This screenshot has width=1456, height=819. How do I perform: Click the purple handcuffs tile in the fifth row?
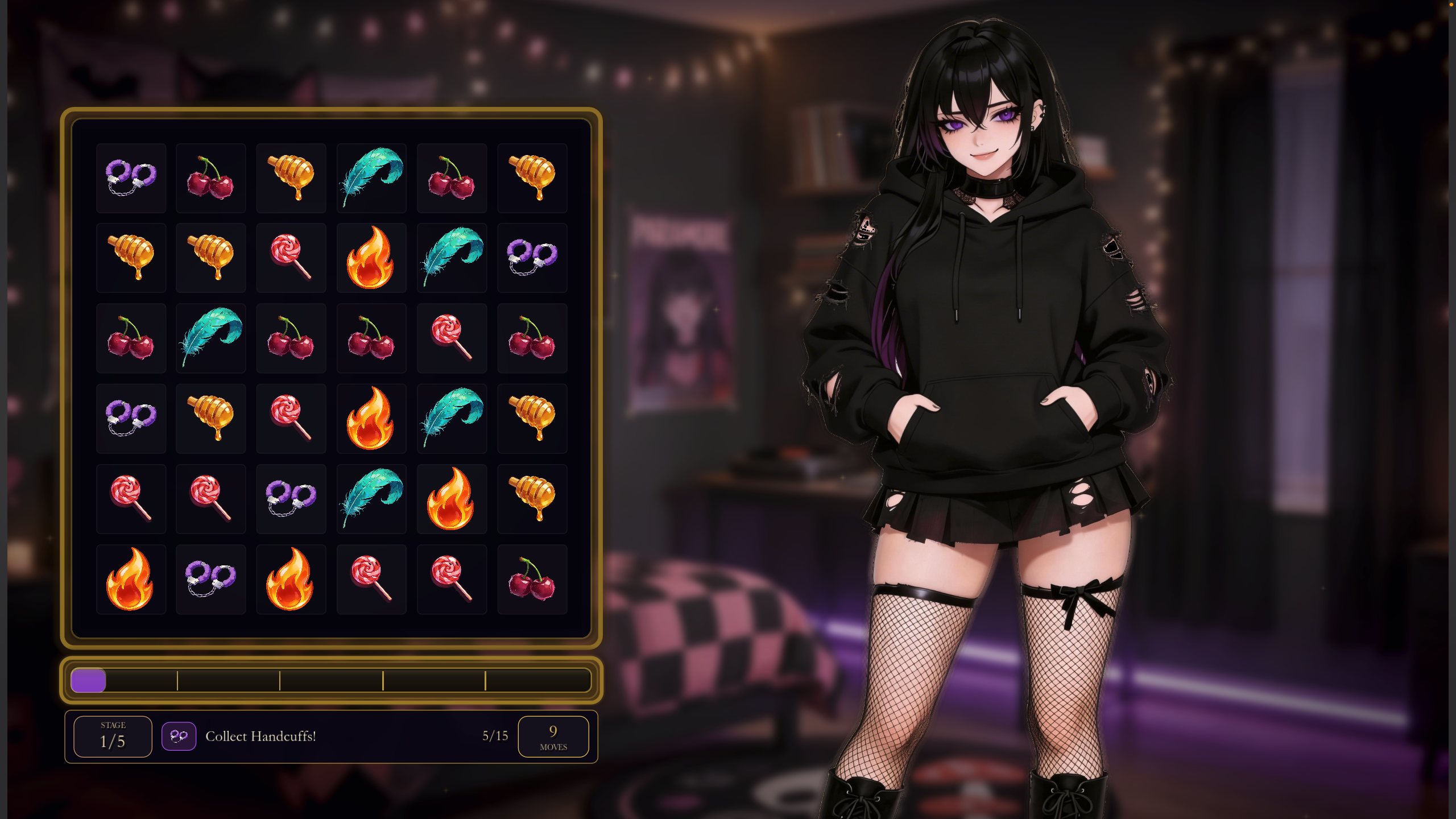[x=291, y=499]
